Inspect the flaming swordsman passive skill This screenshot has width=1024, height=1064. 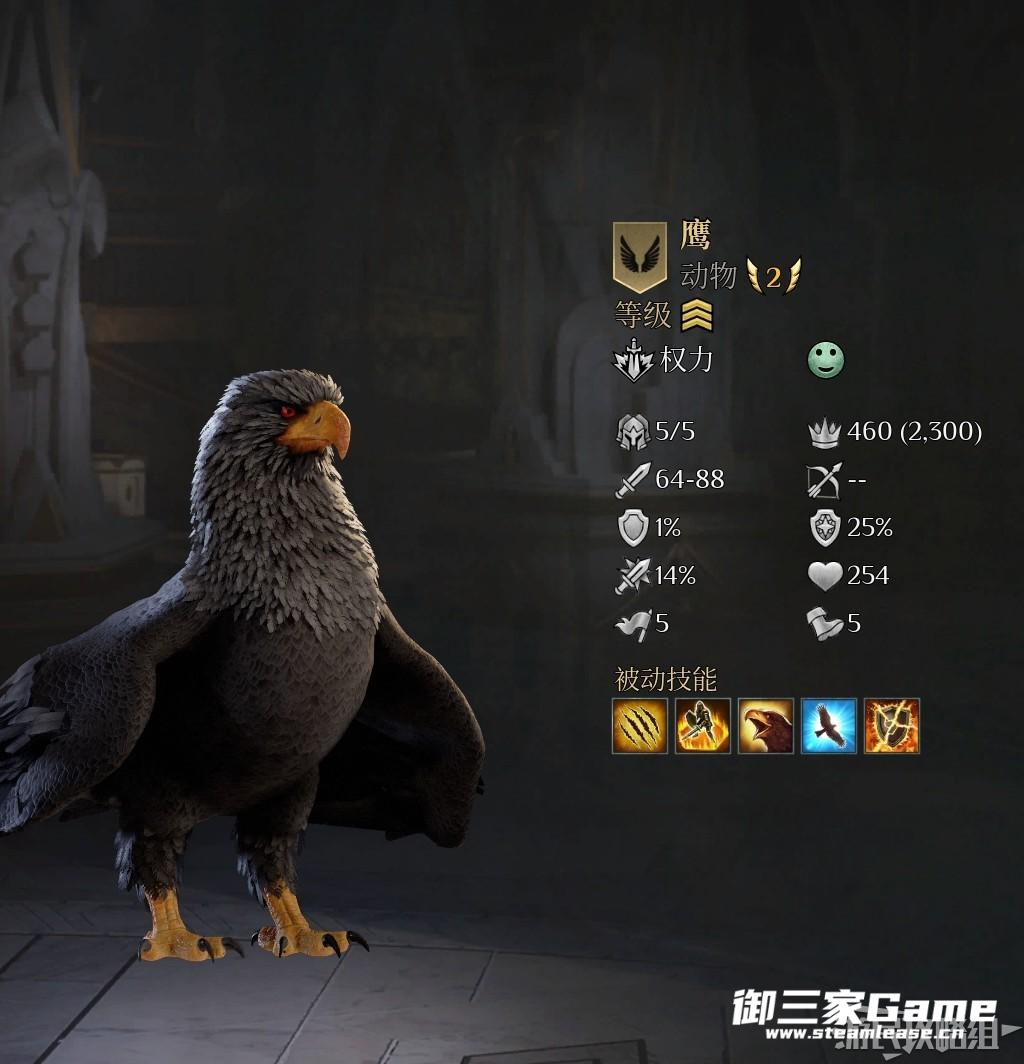point(703,726)
